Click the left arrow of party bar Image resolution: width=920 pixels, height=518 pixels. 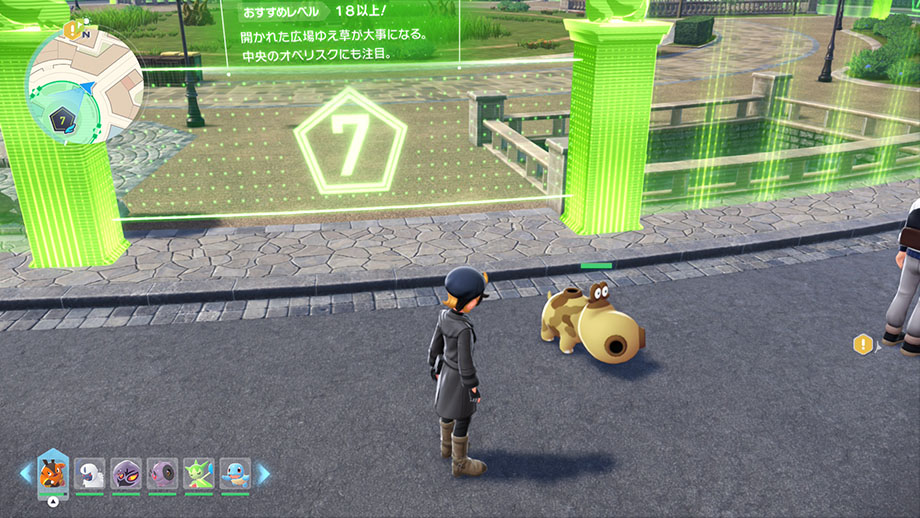(25, 473)
